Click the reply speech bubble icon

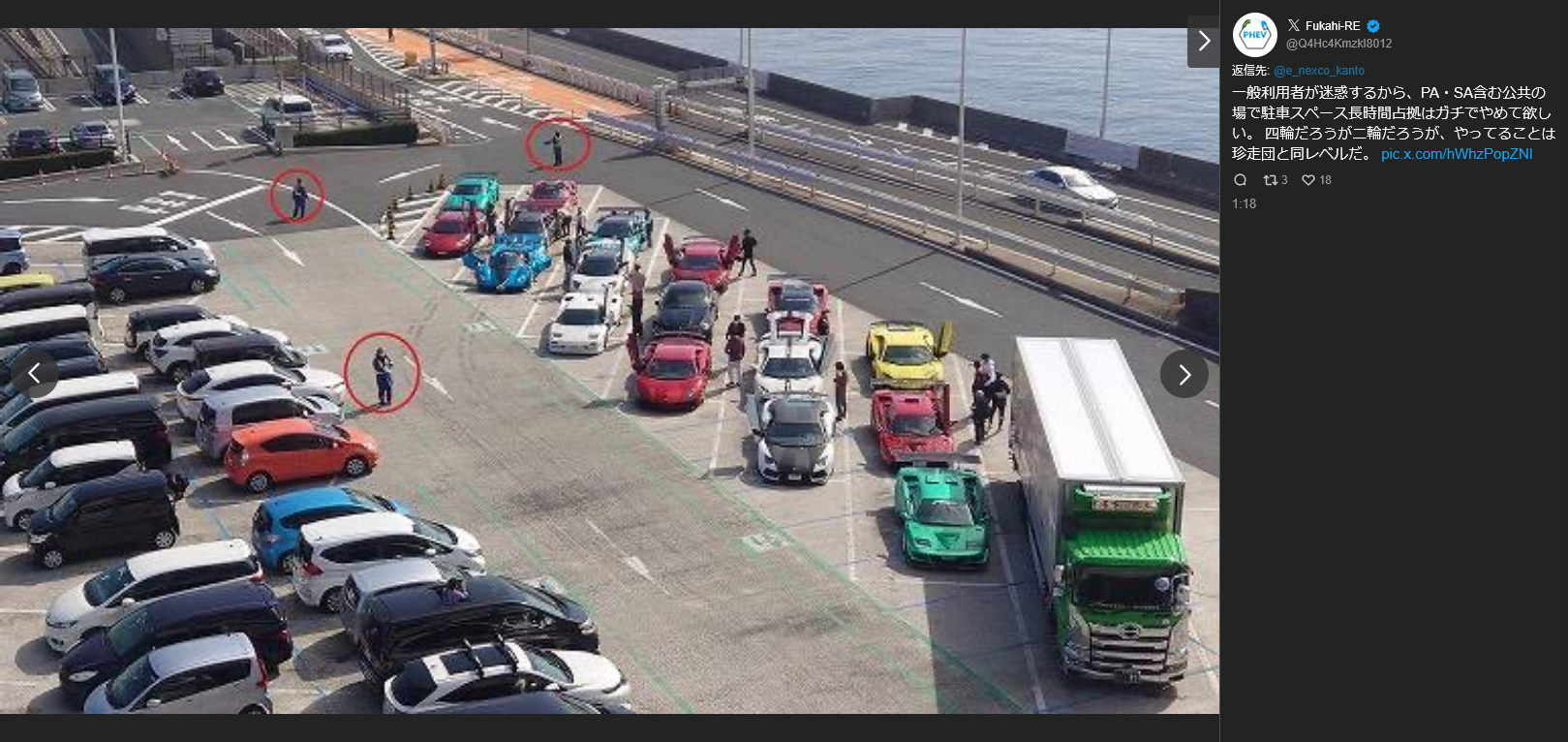click(x=1241, y=180)
